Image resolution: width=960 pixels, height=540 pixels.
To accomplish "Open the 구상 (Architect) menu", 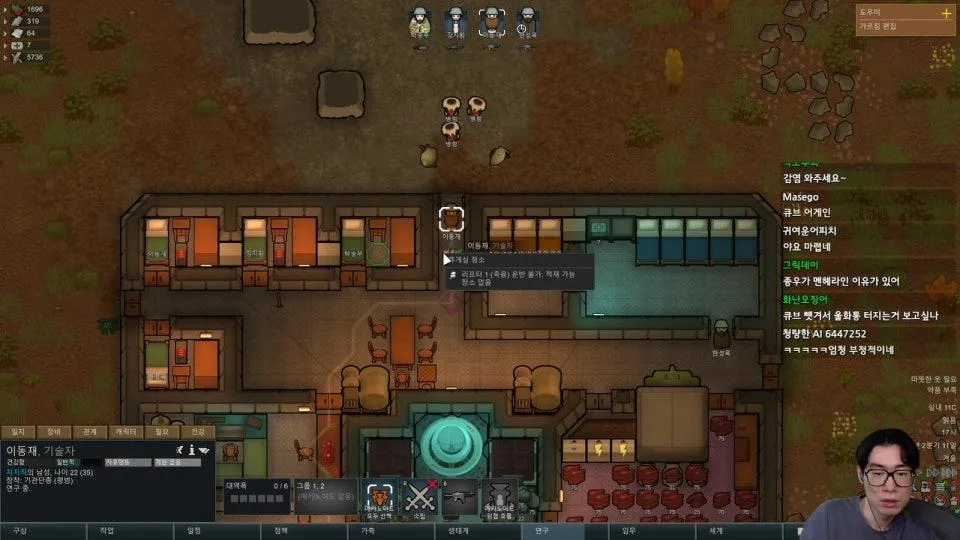I will pos(20,531).
